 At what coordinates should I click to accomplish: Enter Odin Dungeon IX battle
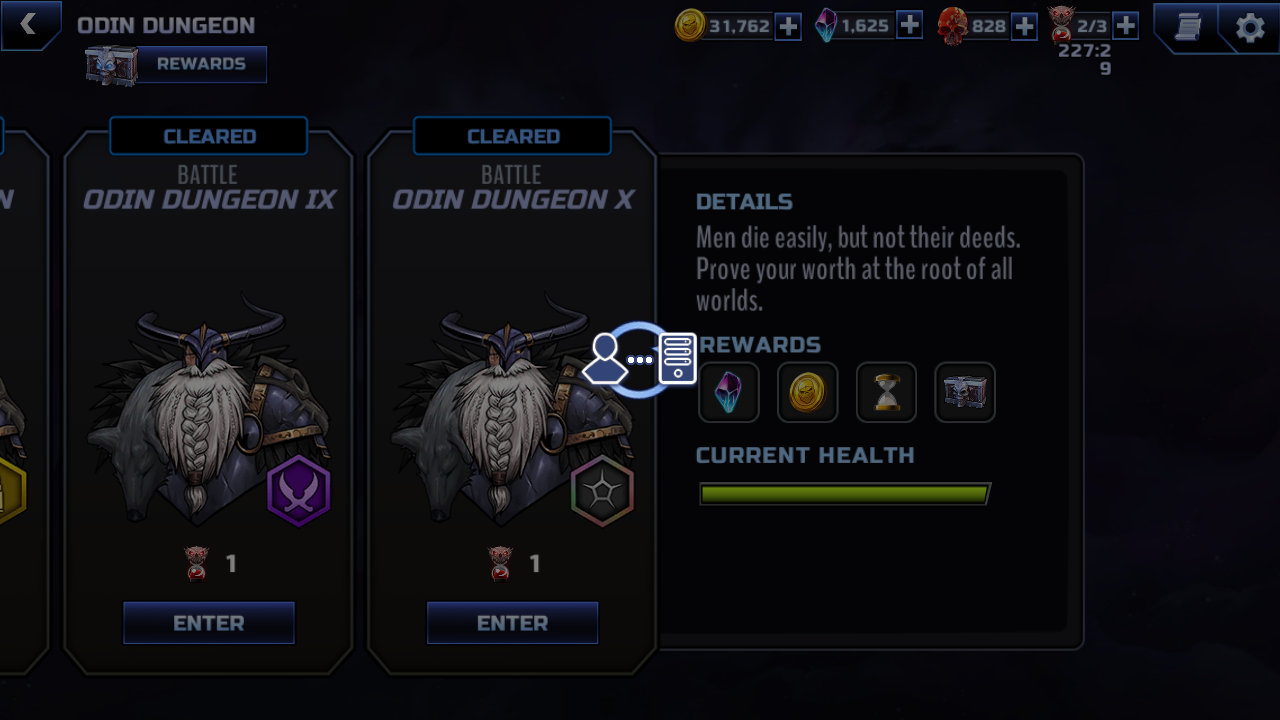point(209,623)
